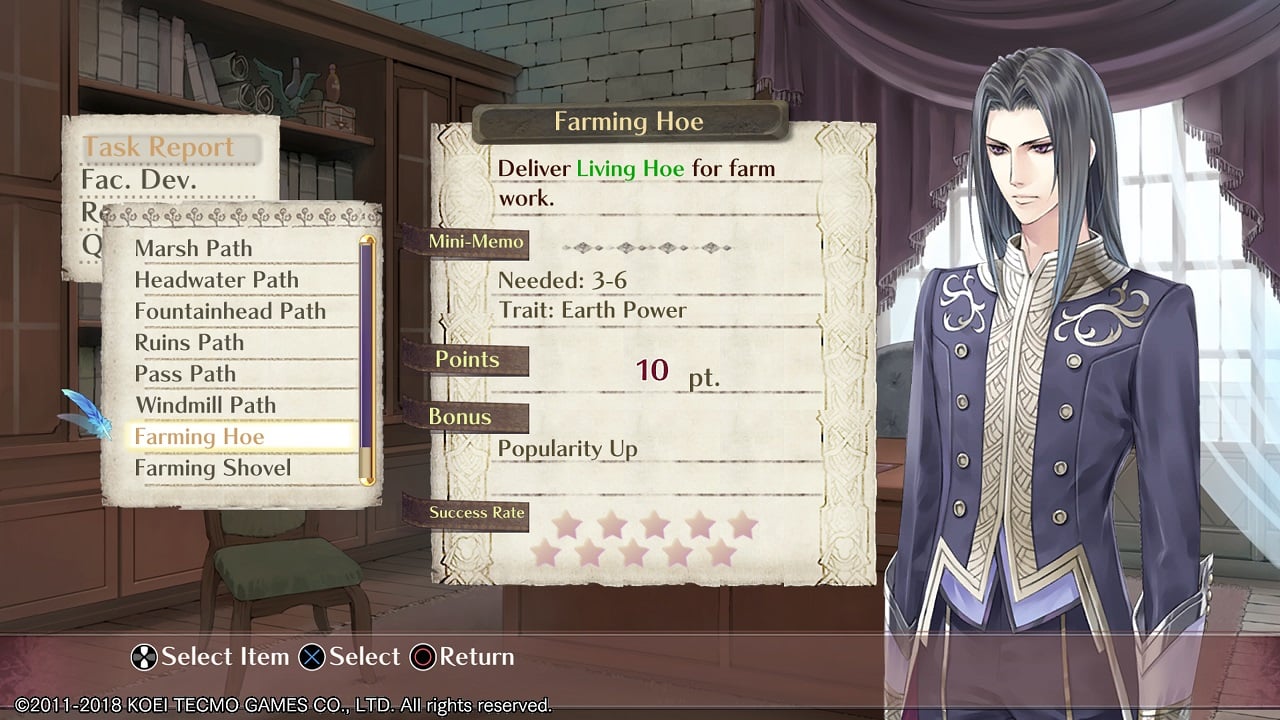Screen dimensions: 1280x720
Task: Select Pass Path in task list
Action: (185, 374)
